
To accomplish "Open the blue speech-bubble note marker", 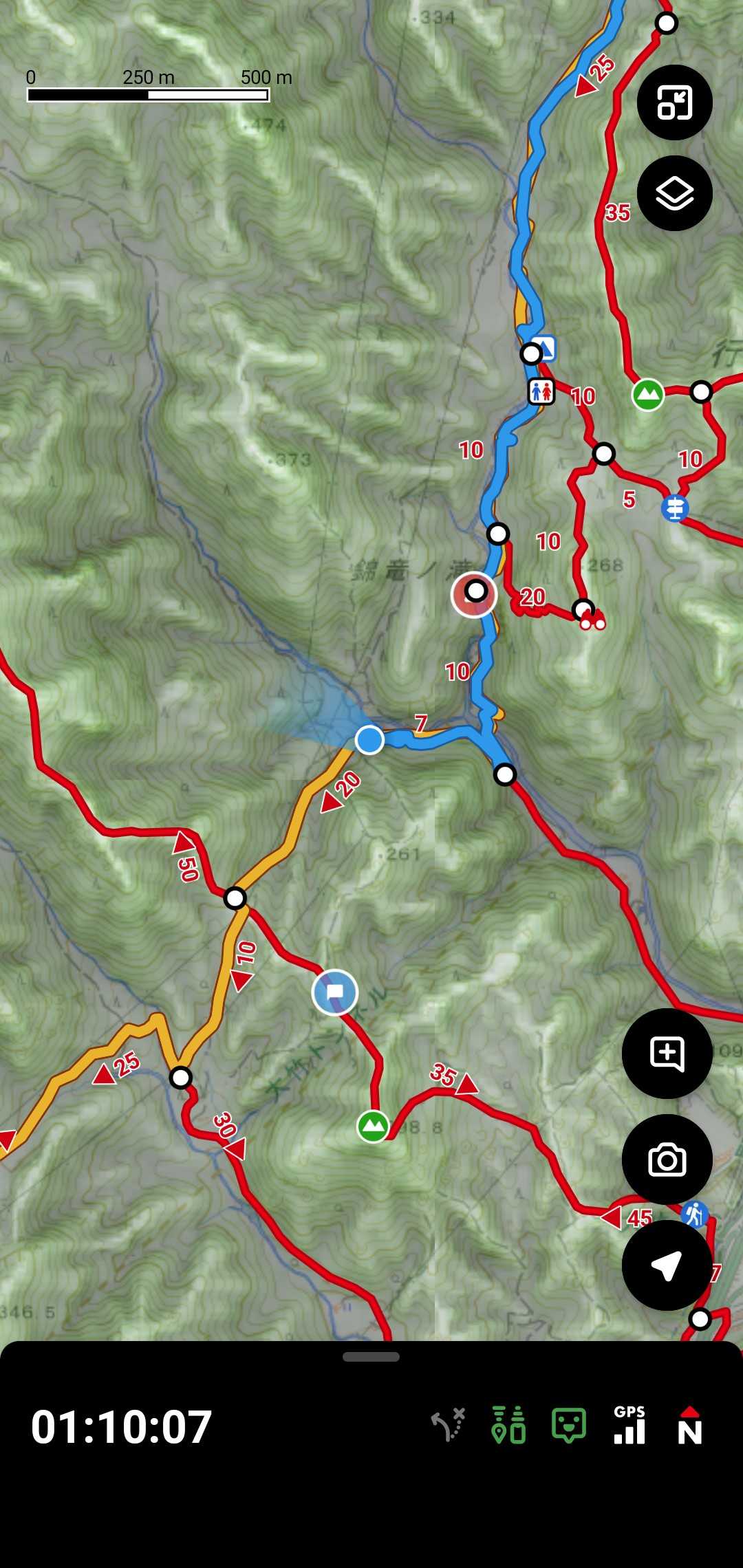I will pyautogui.click(x=335, y=992).
